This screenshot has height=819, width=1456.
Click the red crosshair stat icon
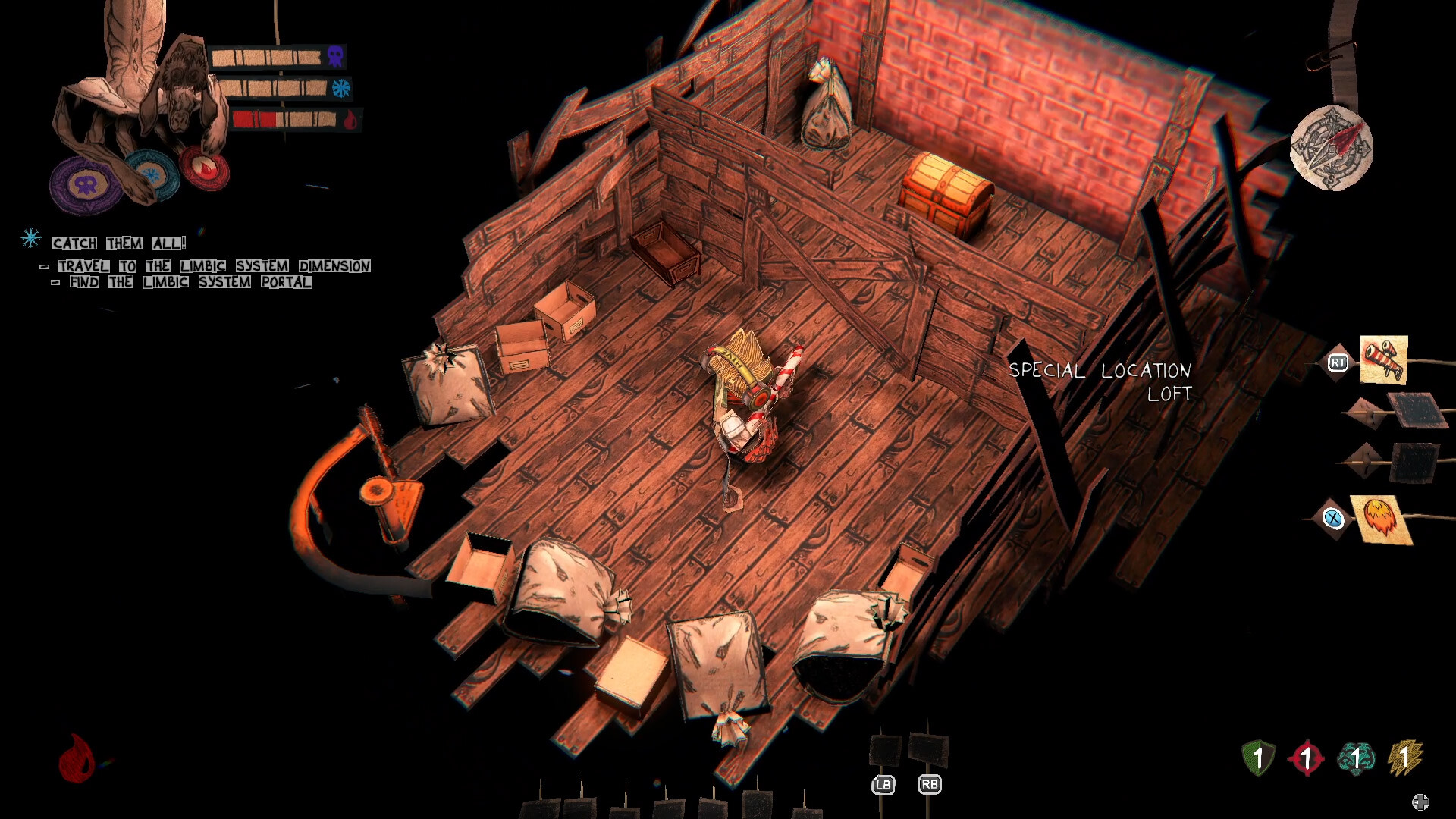click(x=1306, y=758)
